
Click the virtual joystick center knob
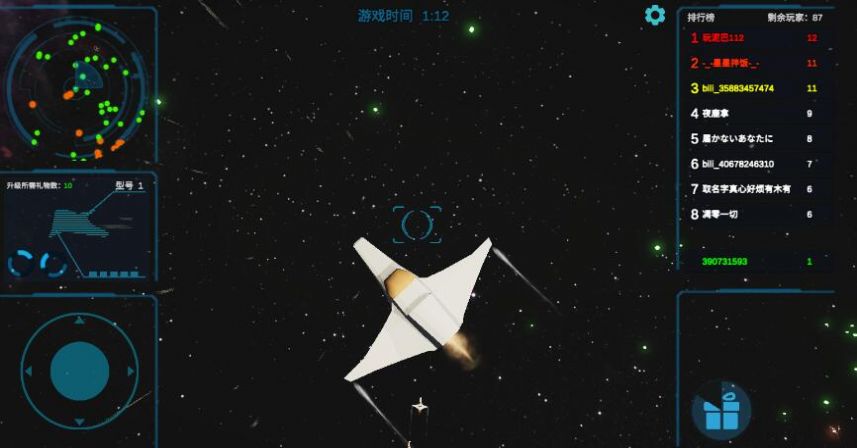(x=79, y=371)
